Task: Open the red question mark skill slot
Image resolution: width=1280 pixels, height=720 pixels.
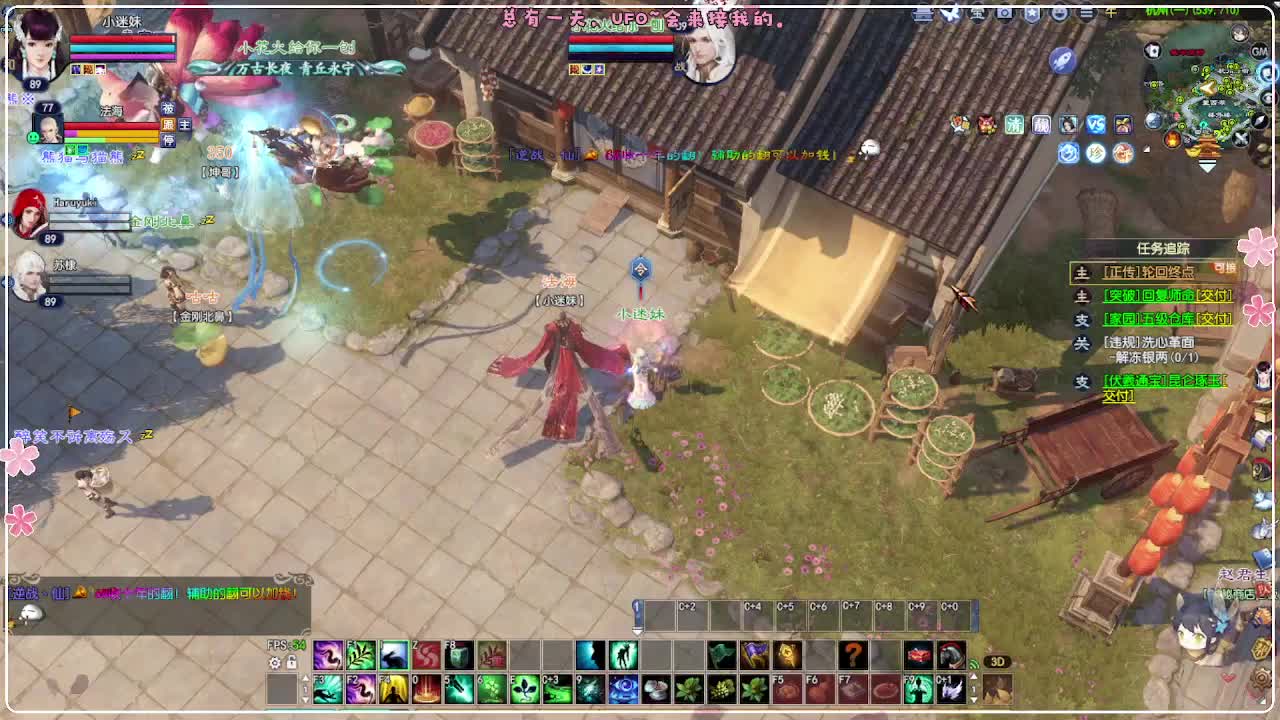Action: (x=854, y=655)
